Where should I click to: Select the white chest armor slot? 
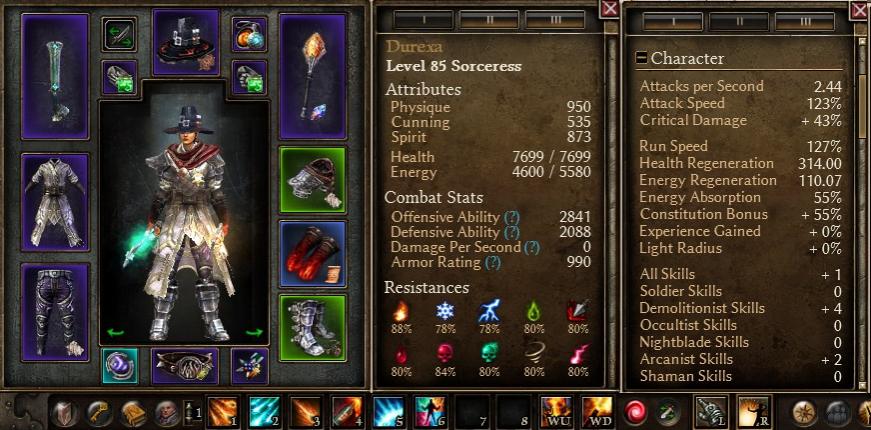coord(55,202)
